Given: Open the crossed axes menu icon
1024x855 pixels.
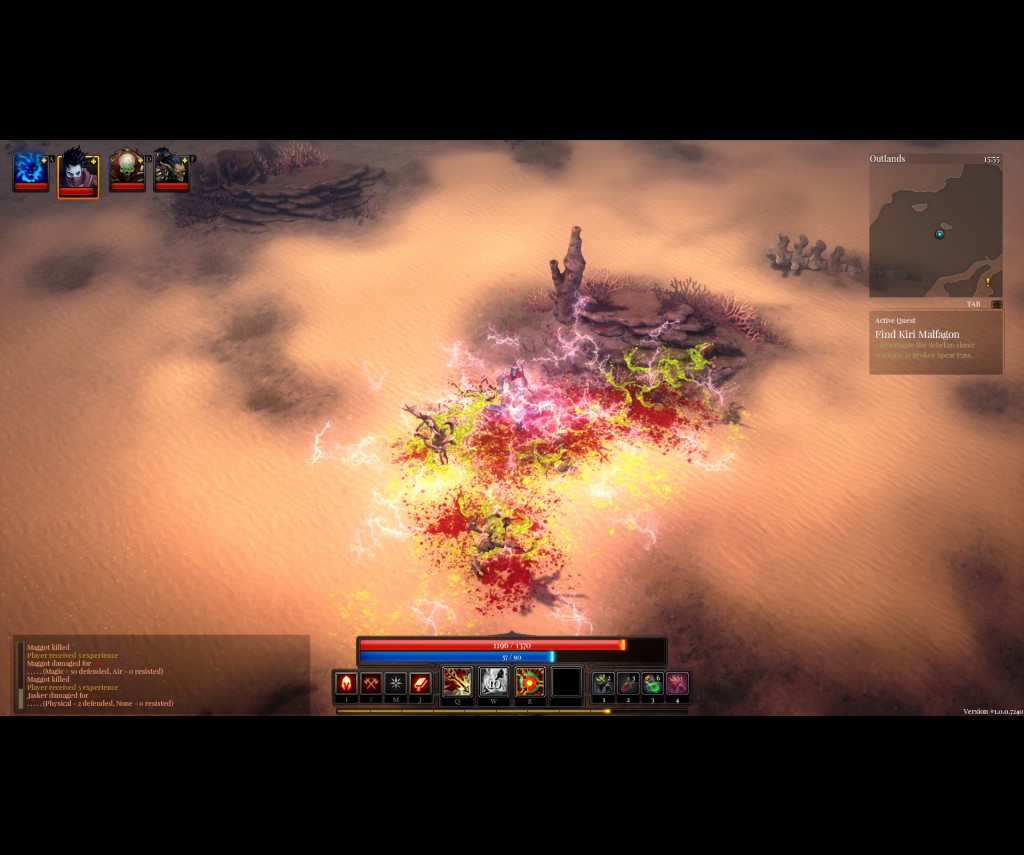Looking at the screenshot, I should point(371,684).
